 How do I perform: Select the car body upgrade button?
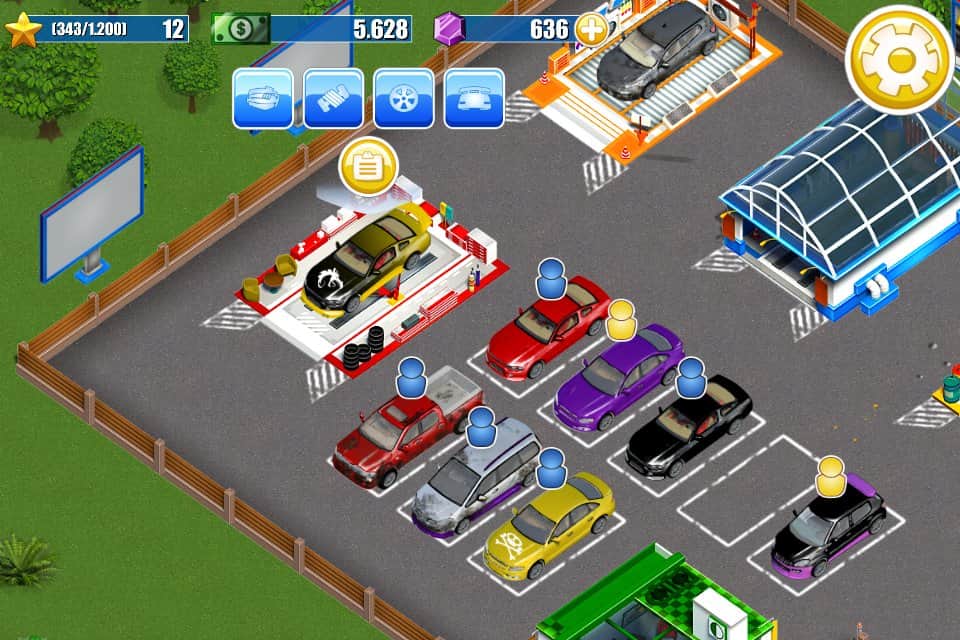click(x=263, y=98)
